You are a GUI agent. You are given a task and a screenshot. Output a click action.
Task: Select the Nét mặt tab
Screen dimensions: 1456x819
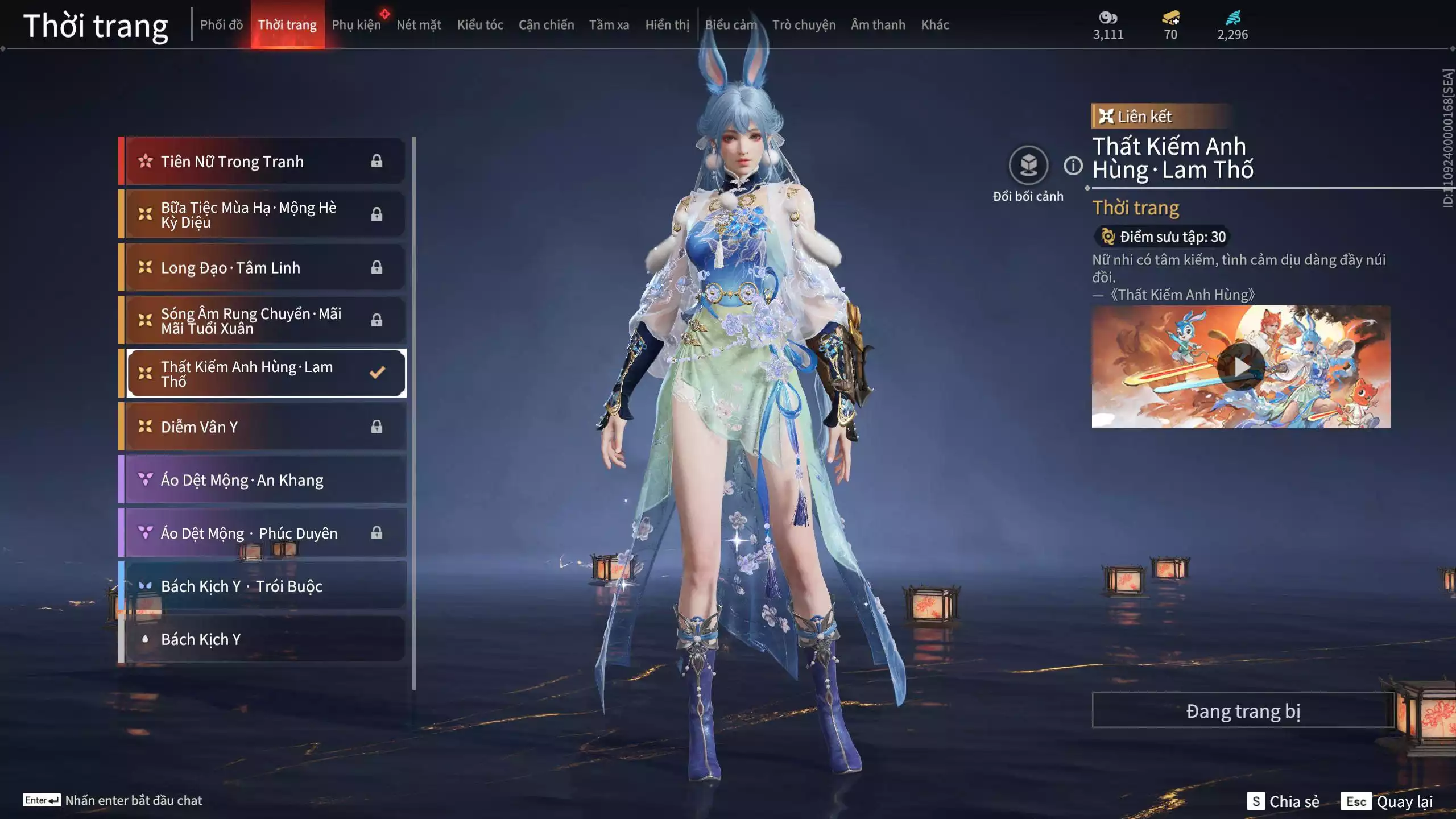point(419,25)
